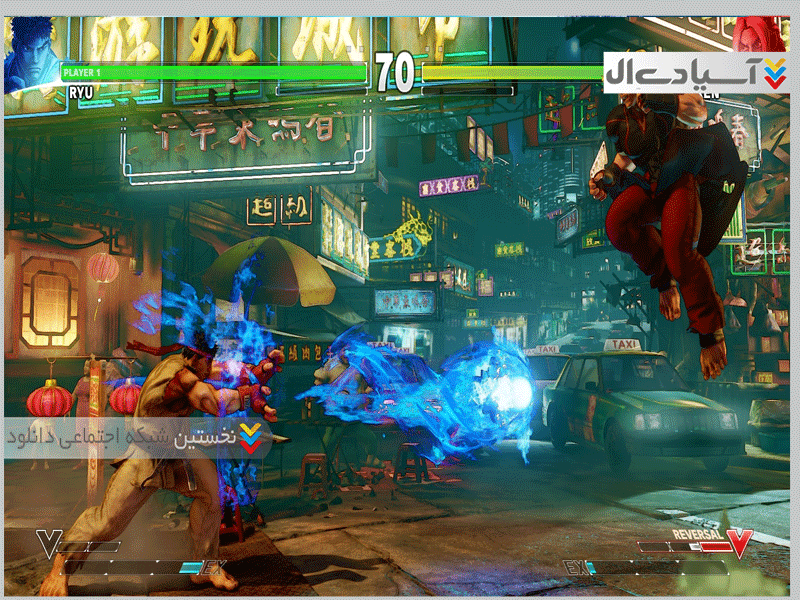Select Player 2's red V-Gauge emblem
The height and width of the screenshot is (600, 800).
[739, 543]
